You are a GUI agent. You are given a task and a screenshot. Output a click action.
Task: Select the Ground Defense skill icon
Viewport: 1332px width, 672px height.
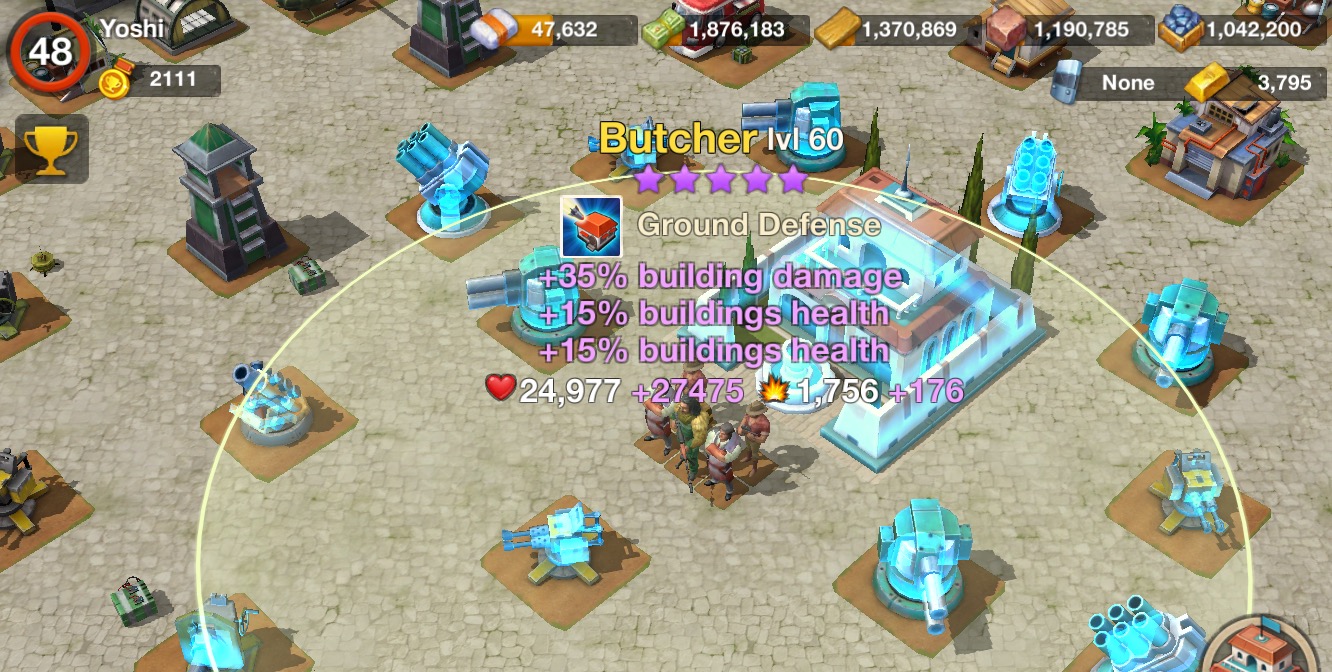(591, 226)
